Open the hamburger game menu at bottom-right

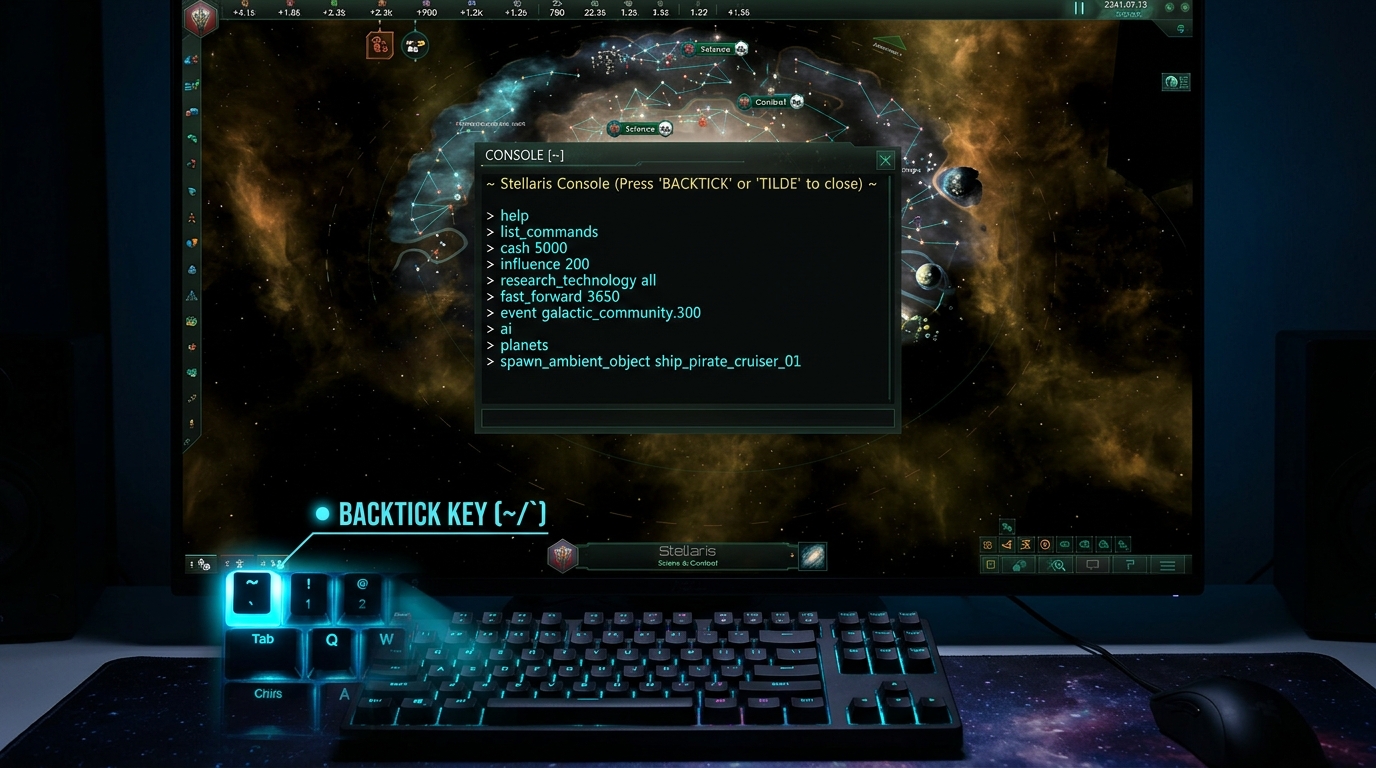click(x=1167, y=565)
